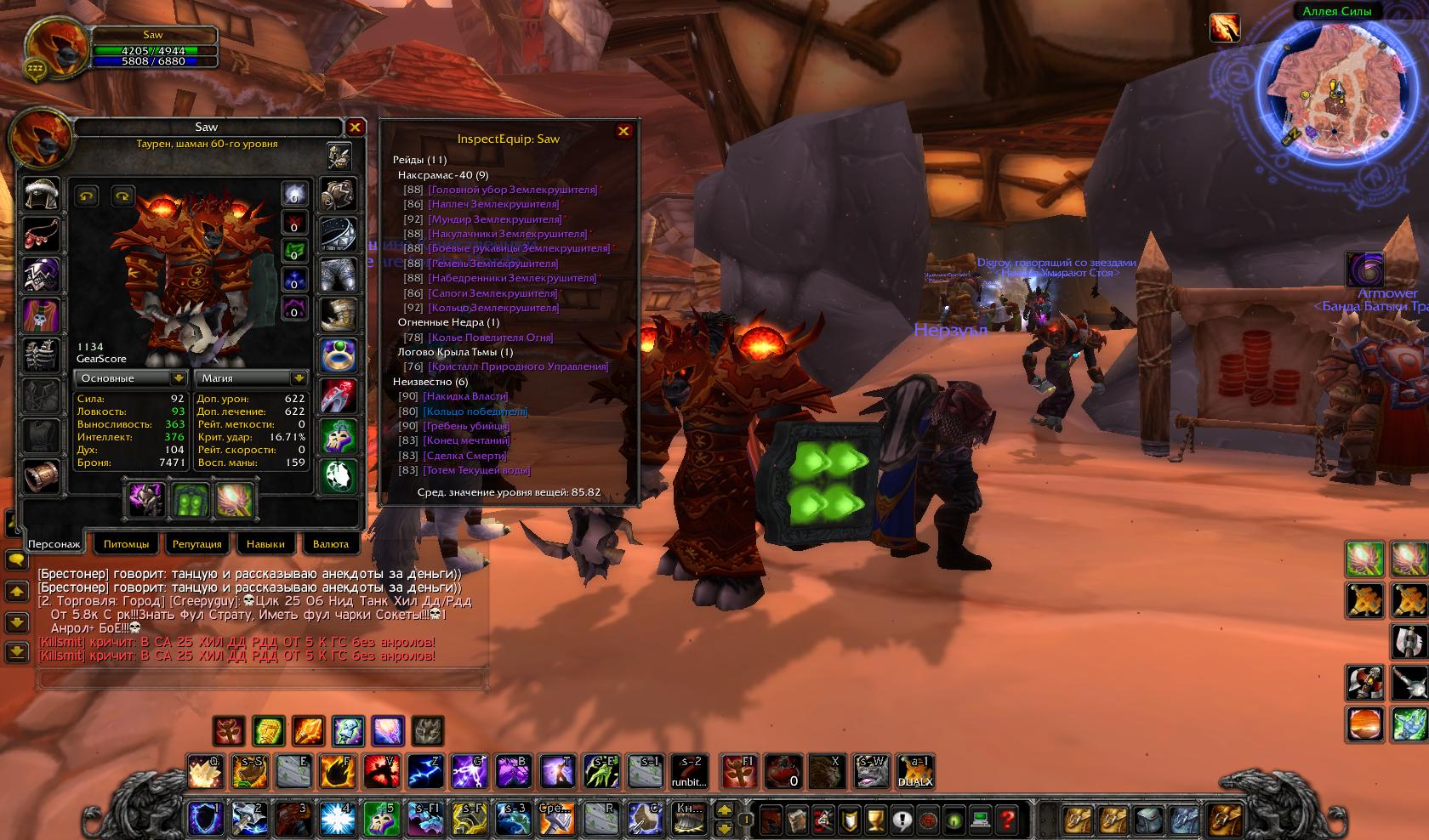
Task: Use the DUALX macro button
Action: click(x=916, y=772)
